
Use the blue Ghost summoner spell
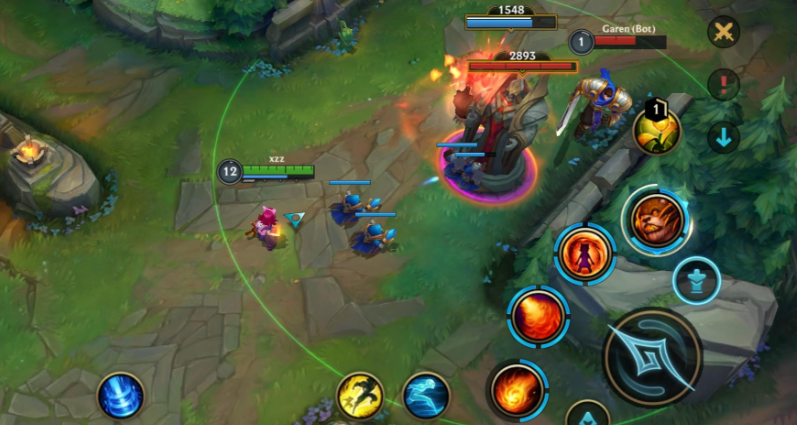pyautogui.click(x=426, y=396)
